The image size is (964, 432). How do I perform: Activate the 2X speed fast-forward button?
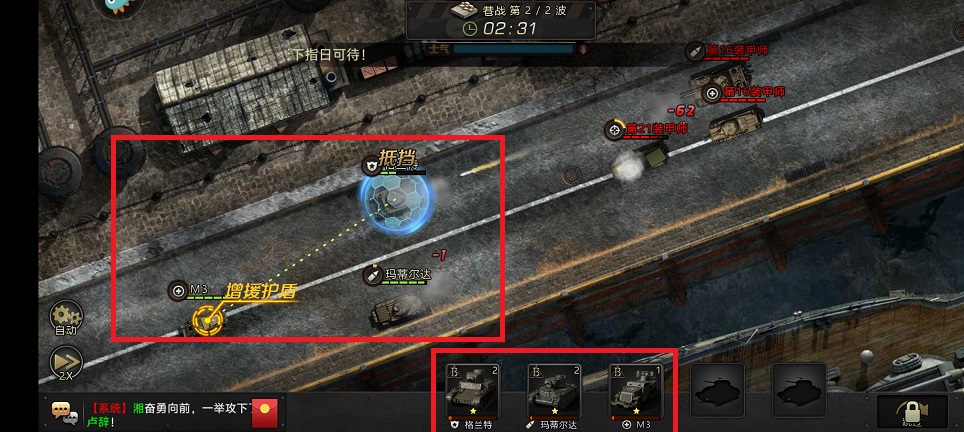[66, 363]
